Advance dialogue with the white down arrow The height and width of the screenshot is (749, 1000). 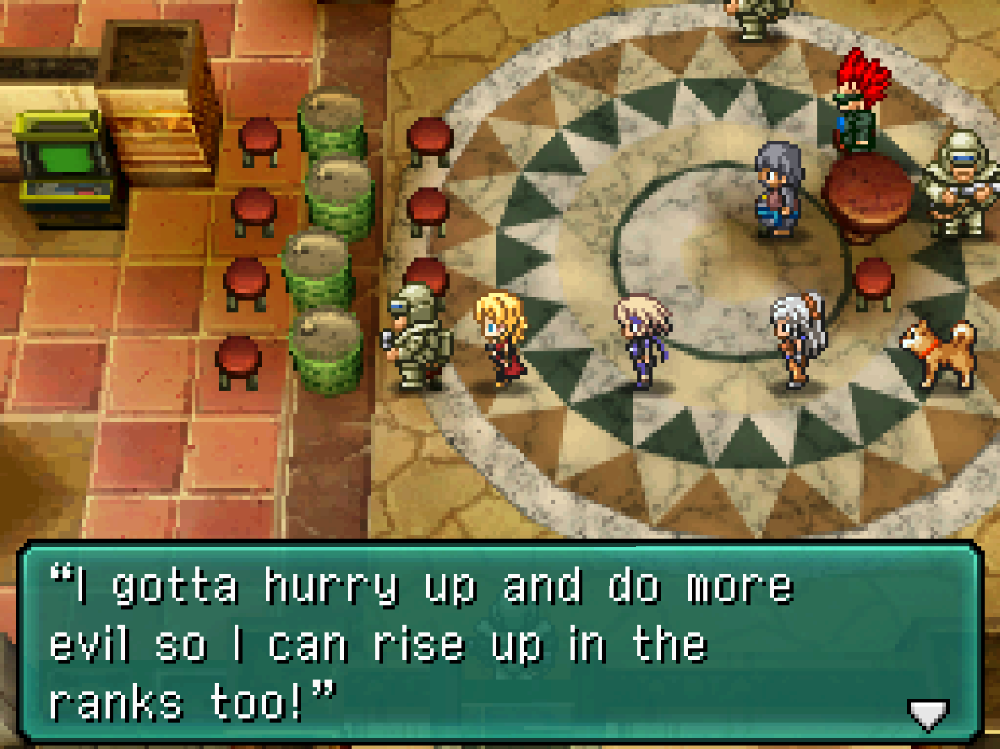(x=926, y=713)
